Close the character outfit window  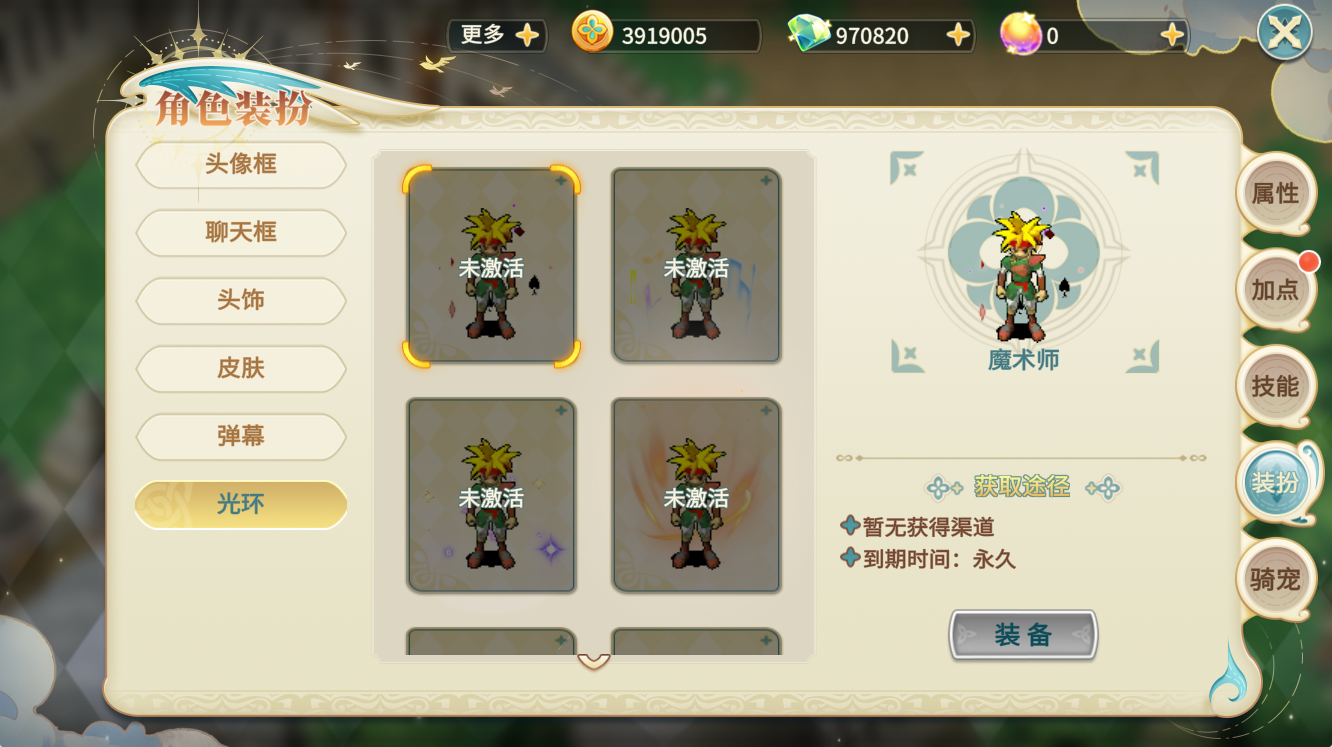[x=1284, y=32]
